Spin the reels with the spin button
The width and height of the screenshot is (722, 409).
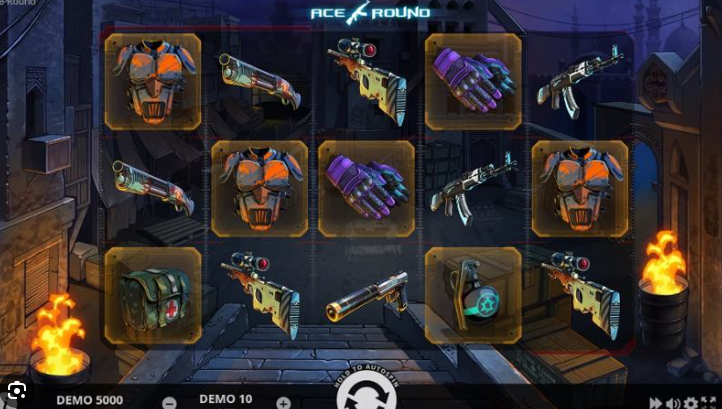pyautogui.click(x=360, y=398)
